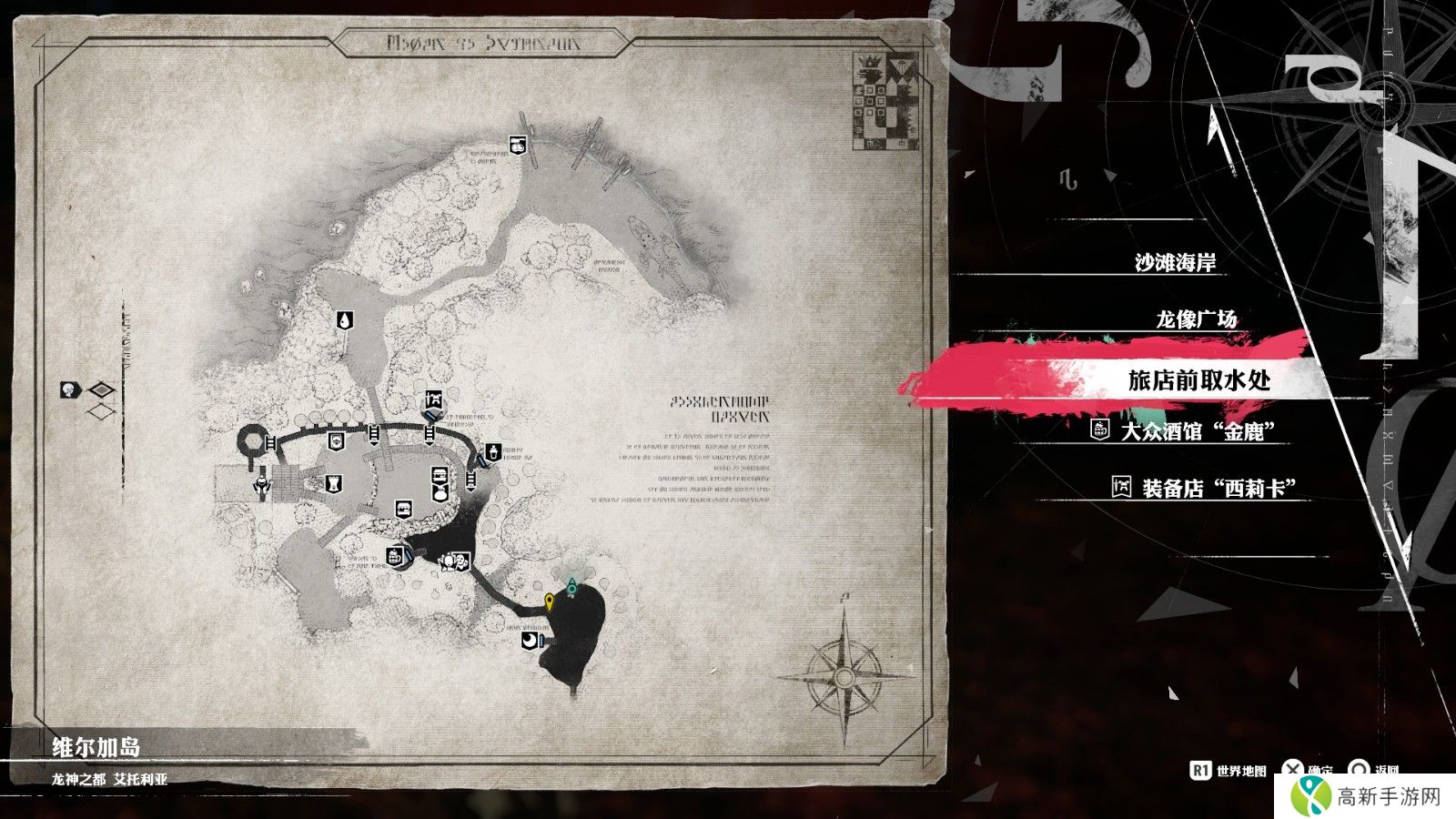Select the highlighted 旅店前取水处 entry
The image size is (1456, 819).
point(1198,380)
